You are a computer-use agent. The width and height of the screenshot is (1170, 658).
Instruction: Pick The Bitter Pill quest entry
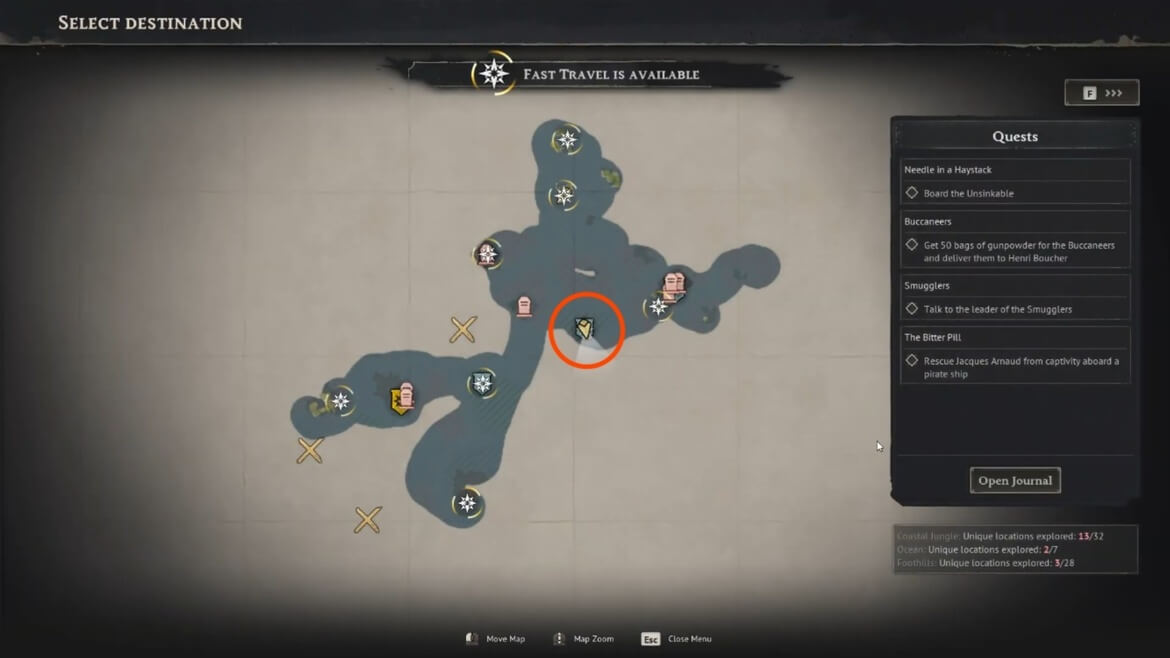[1016, 355]
